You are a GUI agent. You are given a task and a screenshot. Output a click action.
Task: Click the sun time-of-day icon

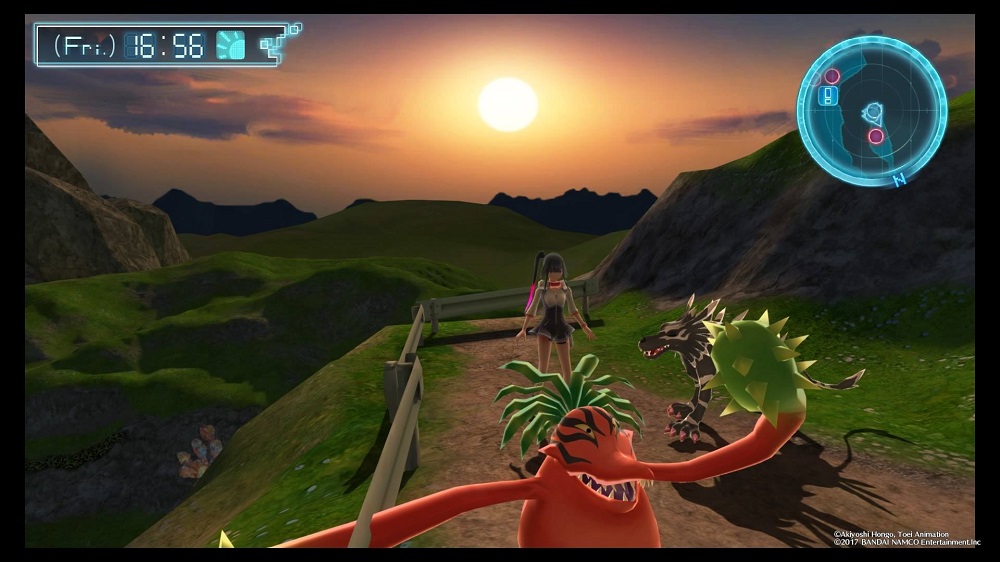pyautogui.click(x=231, y=45)
